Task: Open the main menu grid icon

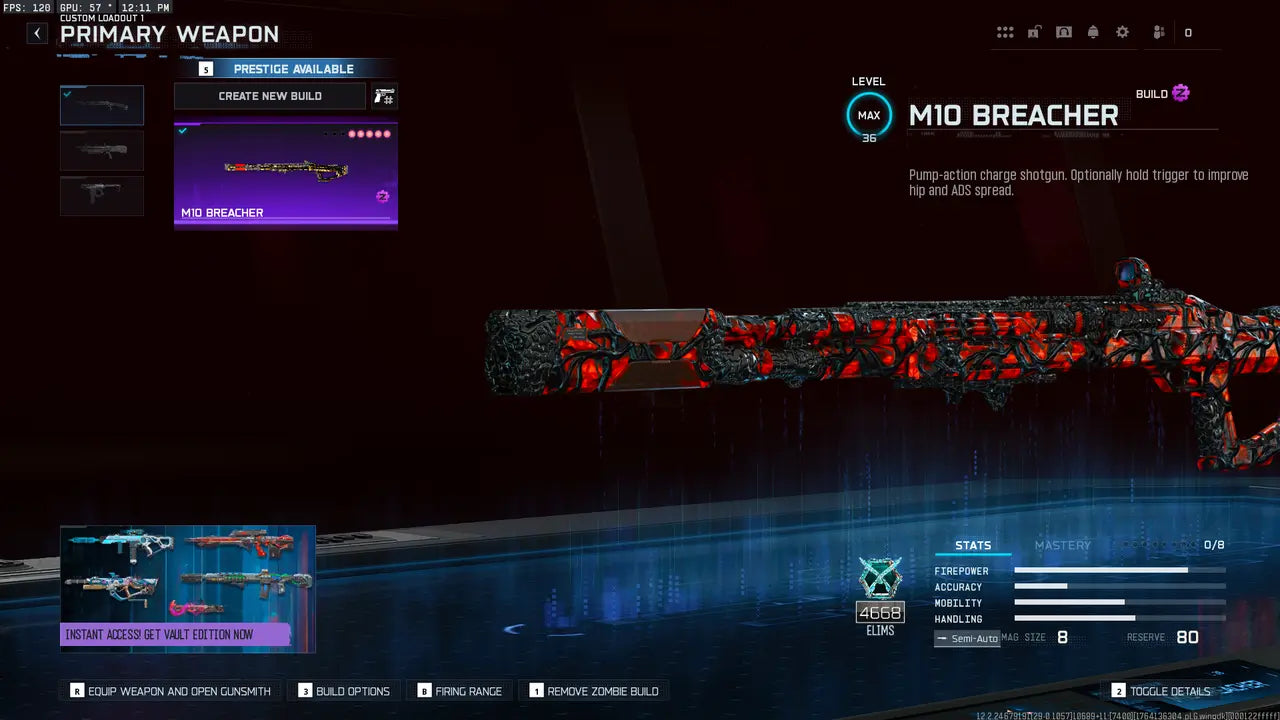Action: click(x=1005, y=31)
